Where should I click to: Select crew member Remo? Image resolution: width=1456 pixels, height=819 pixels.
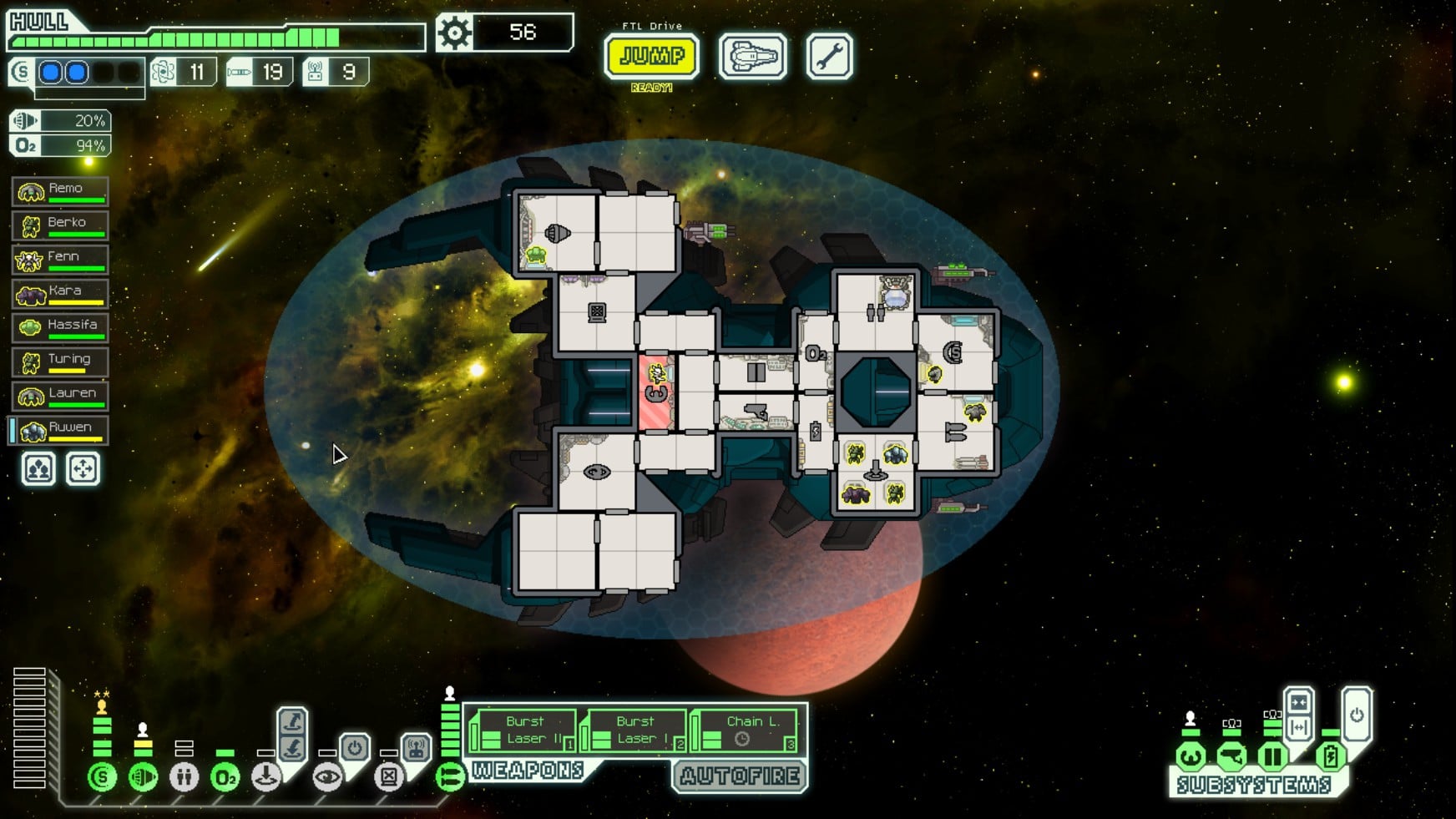tap(60, 191)
